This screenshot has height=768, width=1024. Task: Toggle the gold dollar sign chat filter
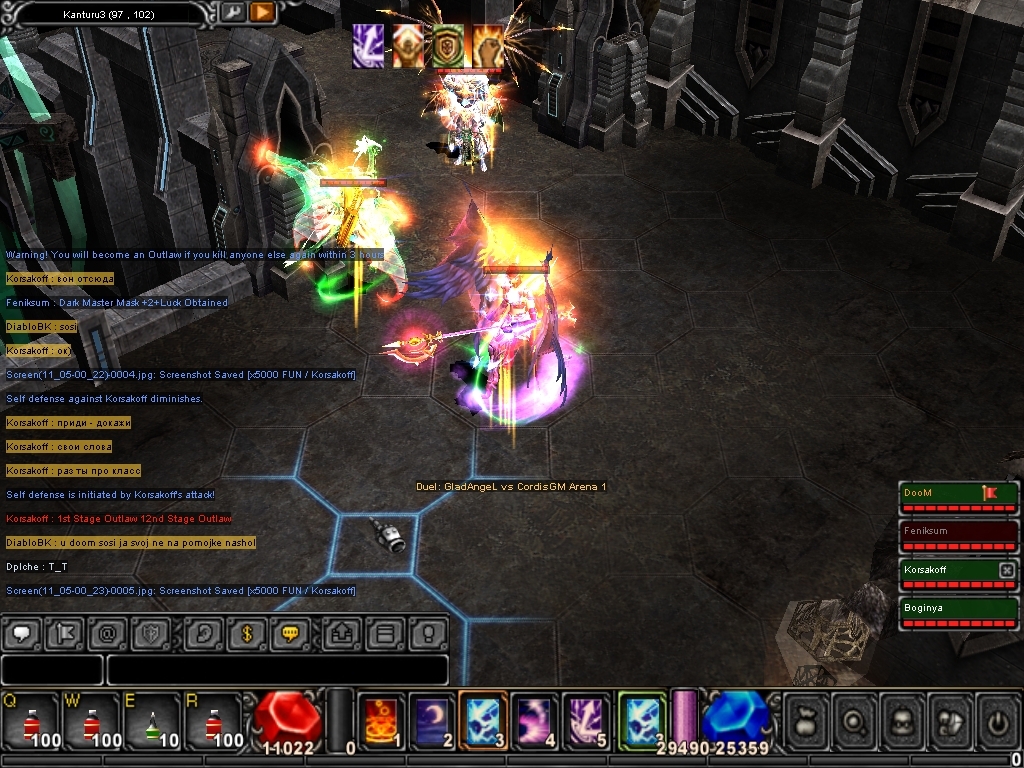246,633
